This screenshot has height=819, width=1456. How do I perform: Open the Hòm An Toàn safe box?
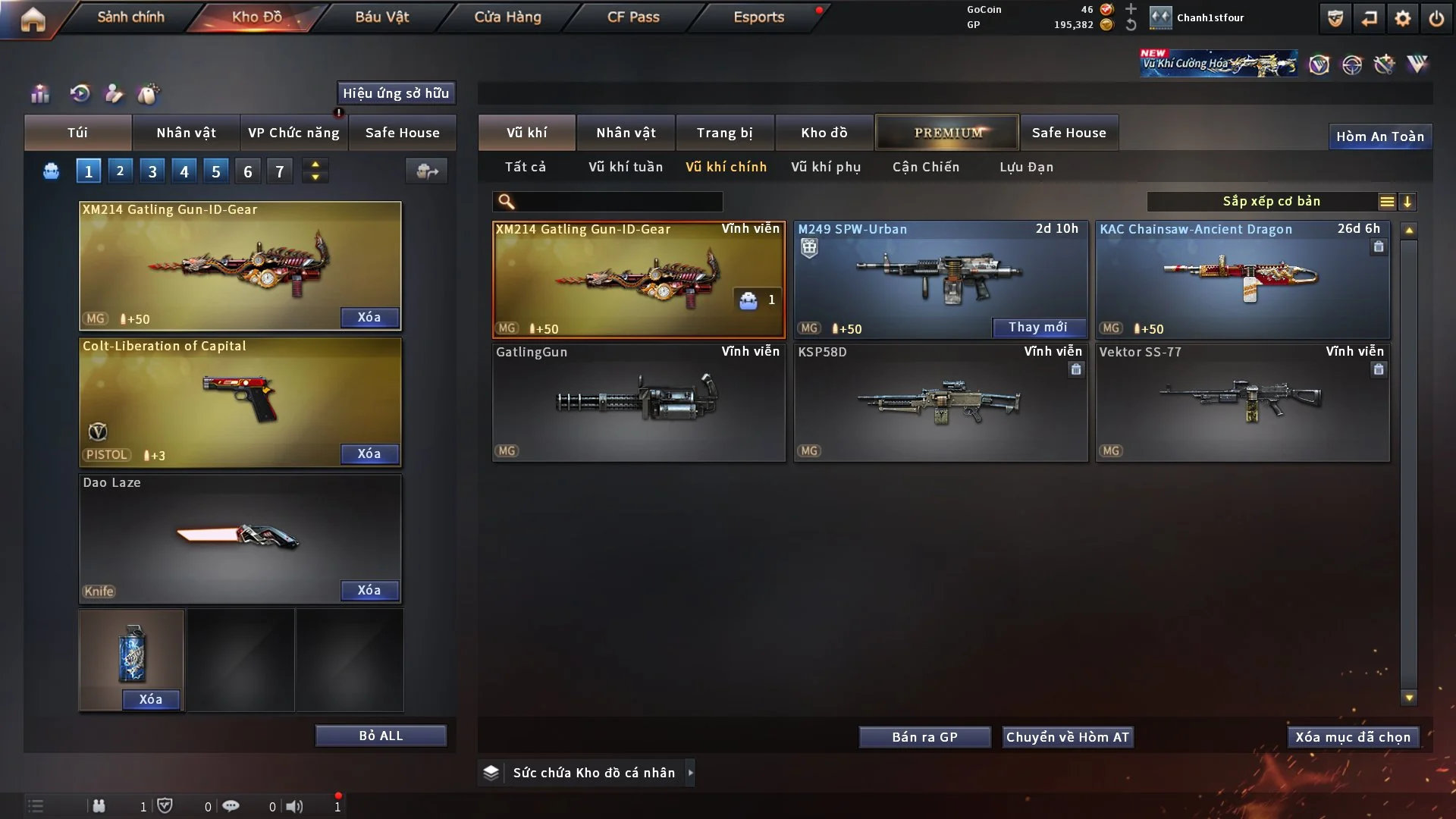pyautogui.click(x=1379, y=136)
